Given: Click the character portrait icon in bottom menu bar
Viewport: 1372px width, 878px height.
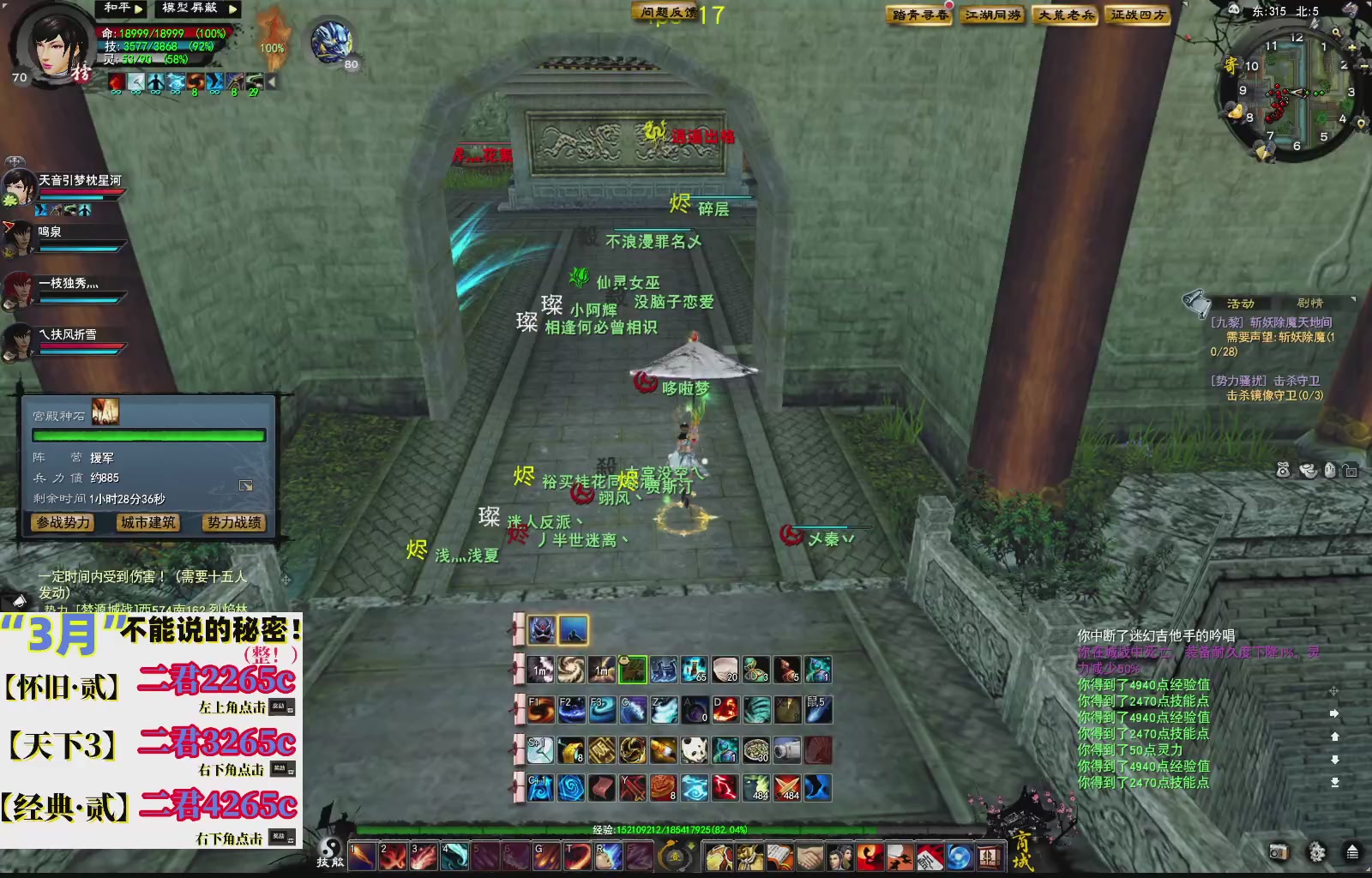Looking at the screenshot, I should (x=841, y=857).
